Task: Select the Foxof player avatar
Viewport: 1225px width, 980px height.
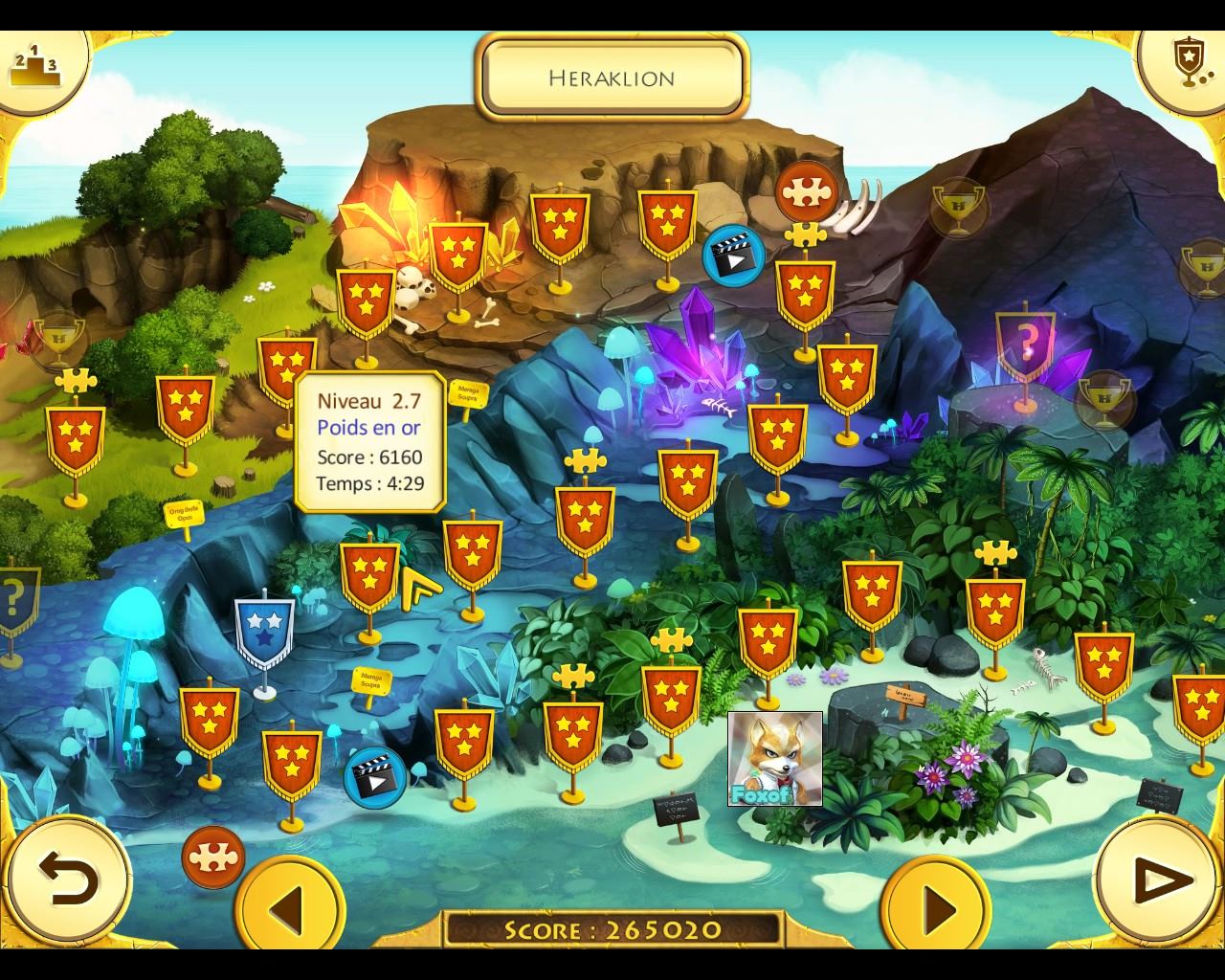Action: 774,759
